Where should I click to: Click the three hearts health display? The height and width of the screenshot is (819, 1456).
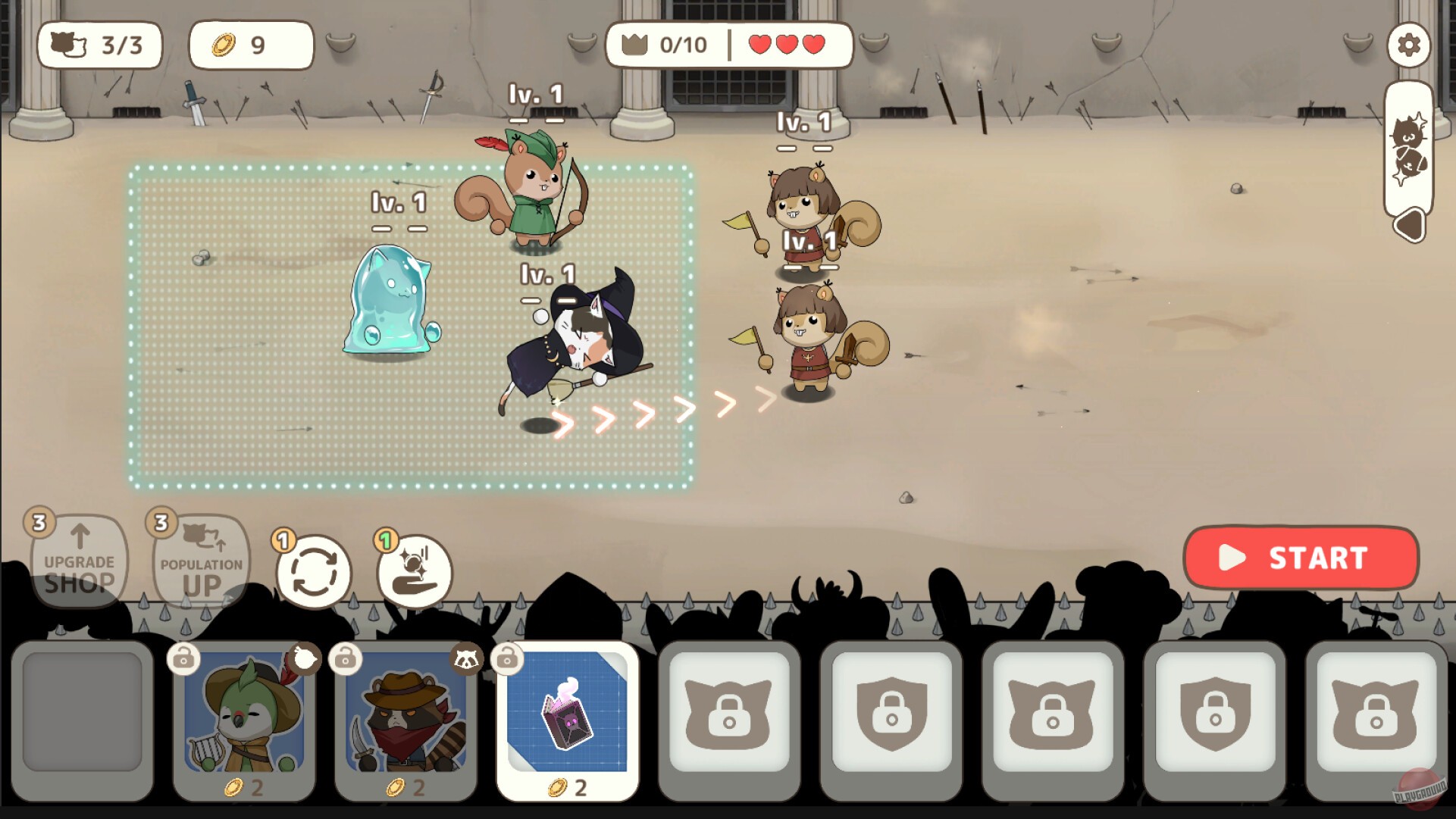coord(784,45)
